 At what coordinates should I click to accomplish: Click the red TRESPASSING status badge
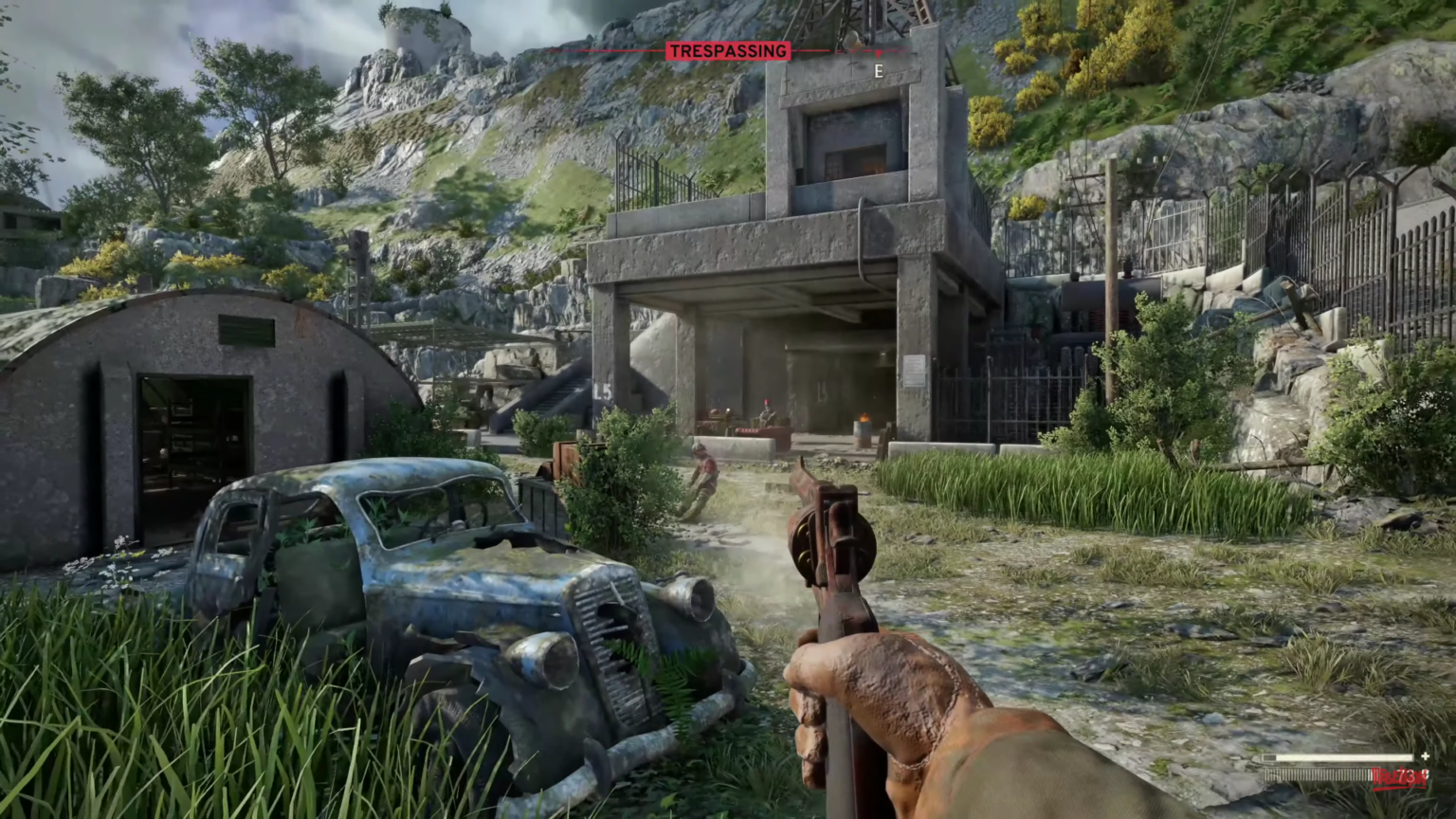[x=728, y=51]
